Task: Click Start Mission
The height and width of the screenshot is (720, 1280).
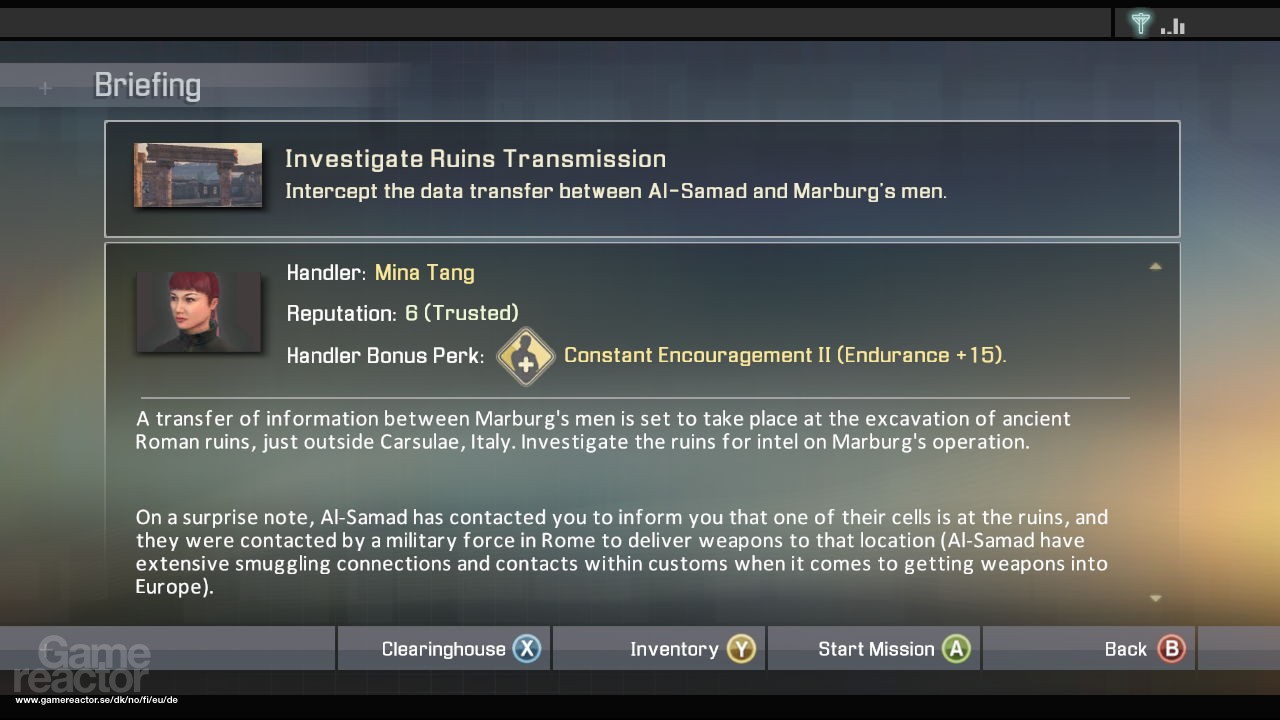Action: coord(878,648)
